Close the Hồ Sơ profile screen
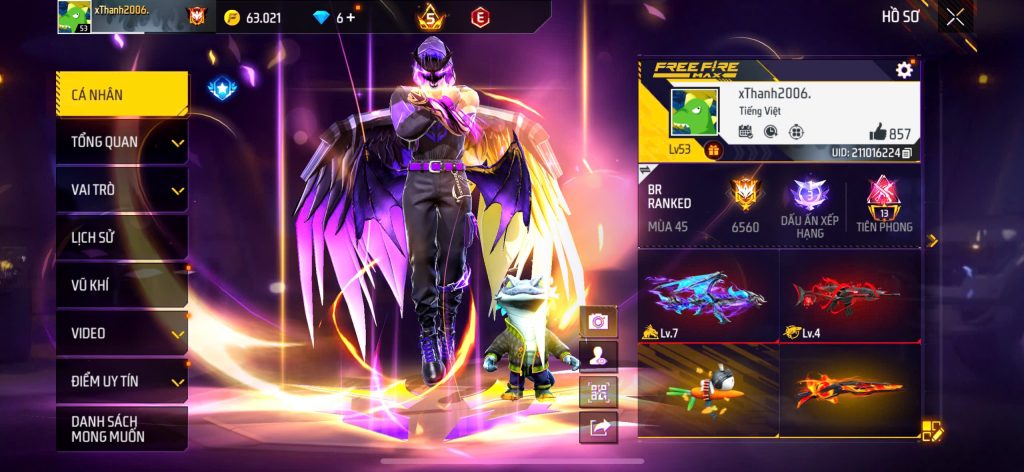This screenshot has height=472, width=1024. click(956, 17)
